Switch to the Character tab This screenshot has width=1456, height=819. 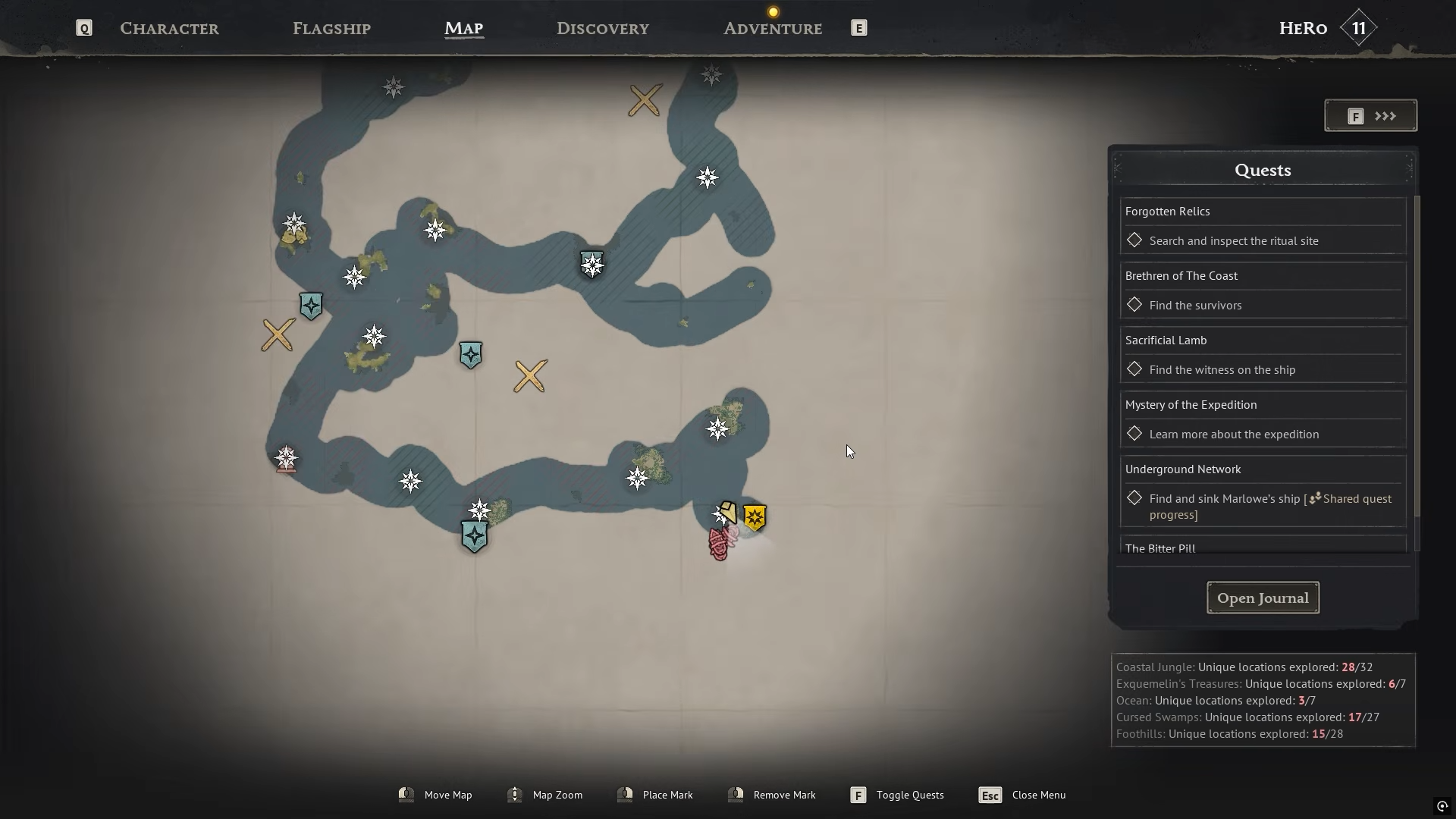click(169, 29)
